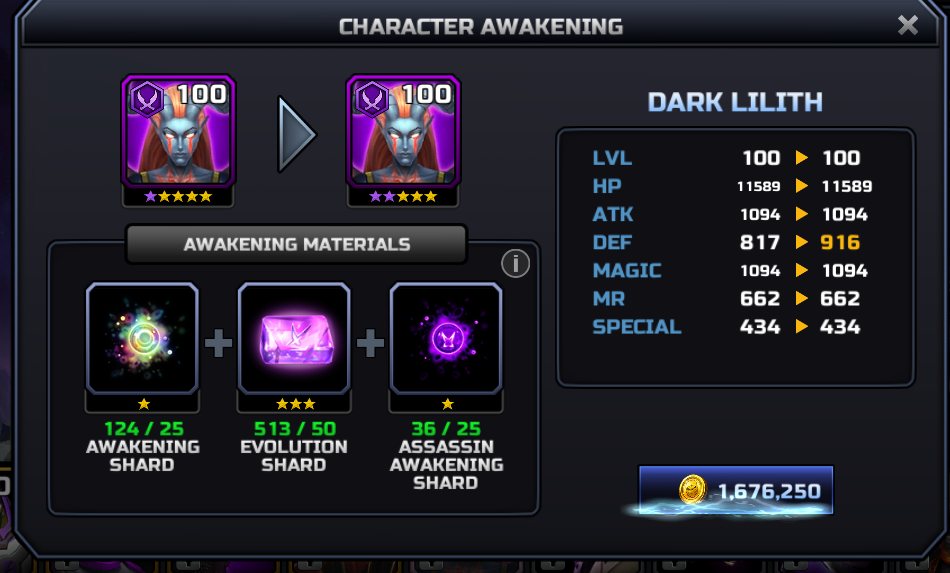Image resolution: width=950 pixels, height=573 pixels.
Task: Select the pink Evolution Shard slot
Action: pos(294,338)
